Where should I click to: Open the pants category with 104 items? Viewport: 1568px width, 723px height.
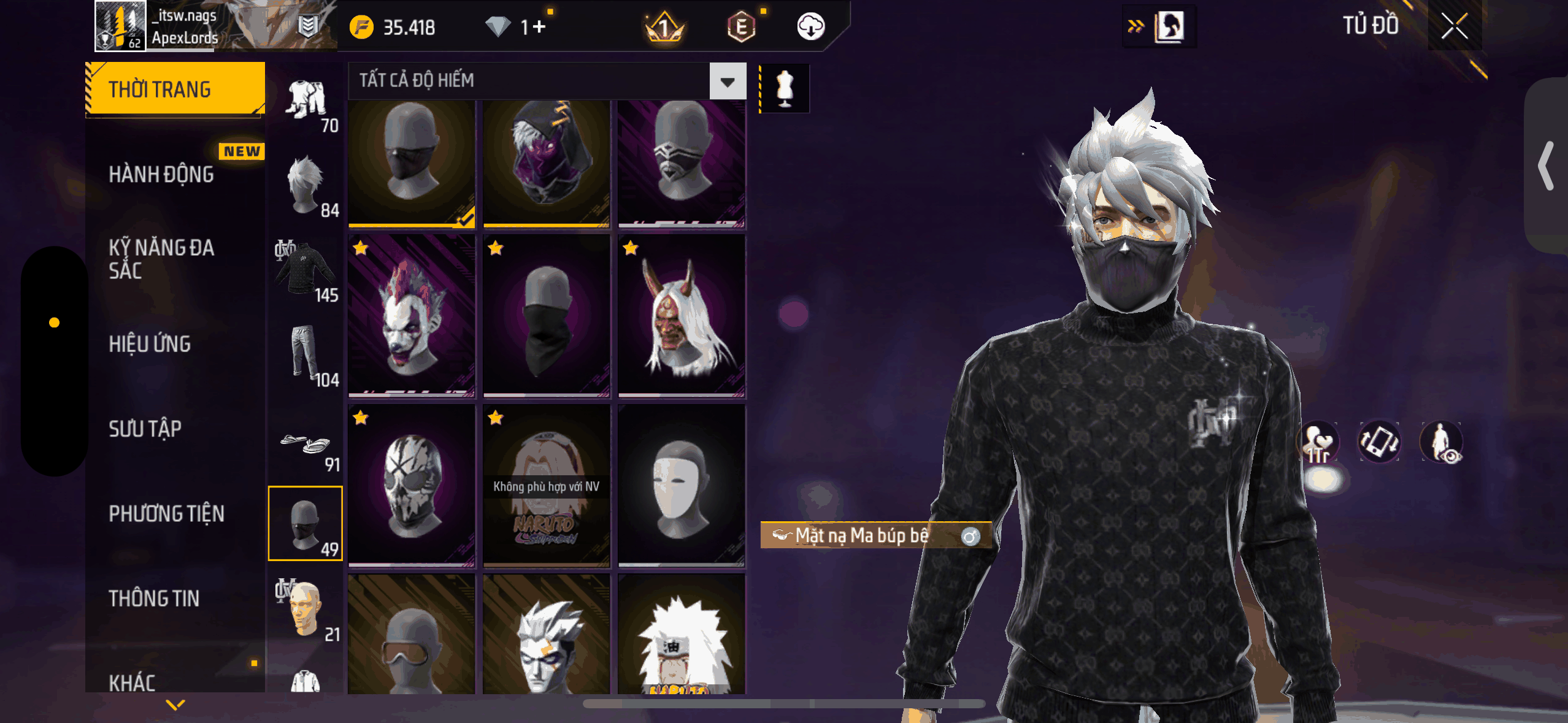(306, 356)
